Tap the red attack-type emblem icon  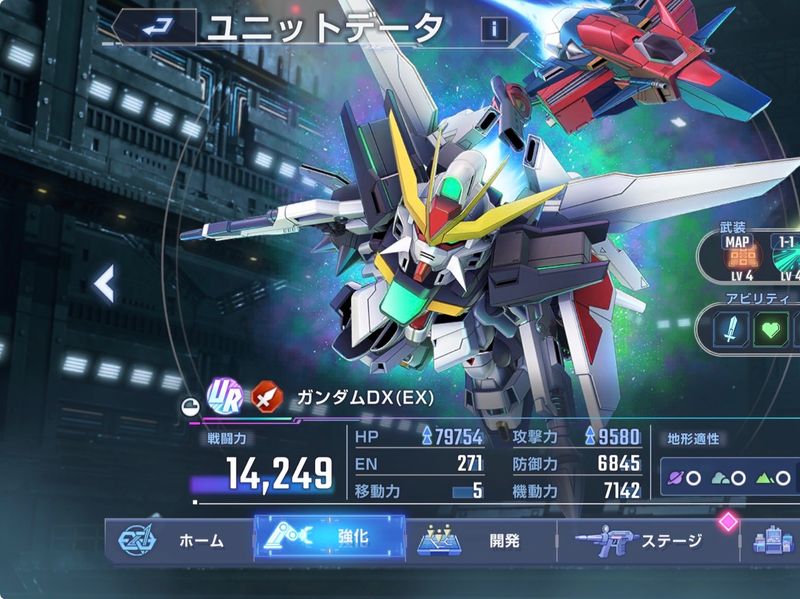coord(263,394)
